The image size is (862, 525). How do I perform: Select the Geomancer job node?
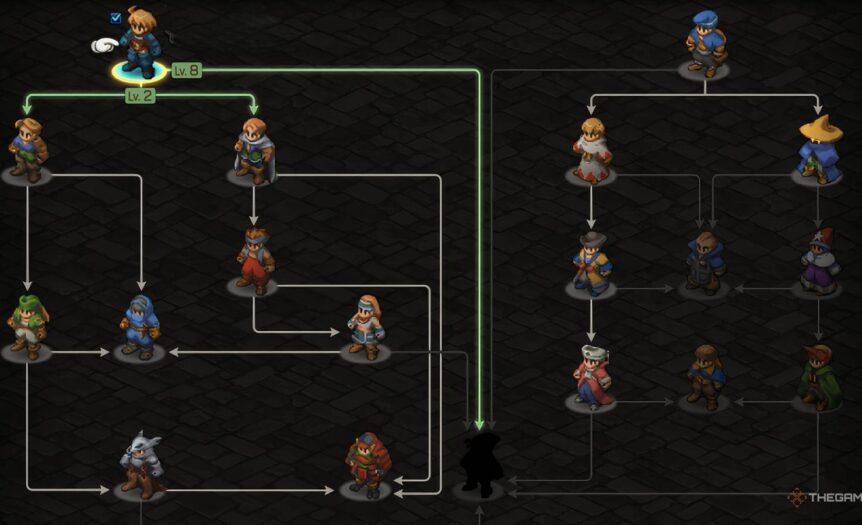(365, 326)
